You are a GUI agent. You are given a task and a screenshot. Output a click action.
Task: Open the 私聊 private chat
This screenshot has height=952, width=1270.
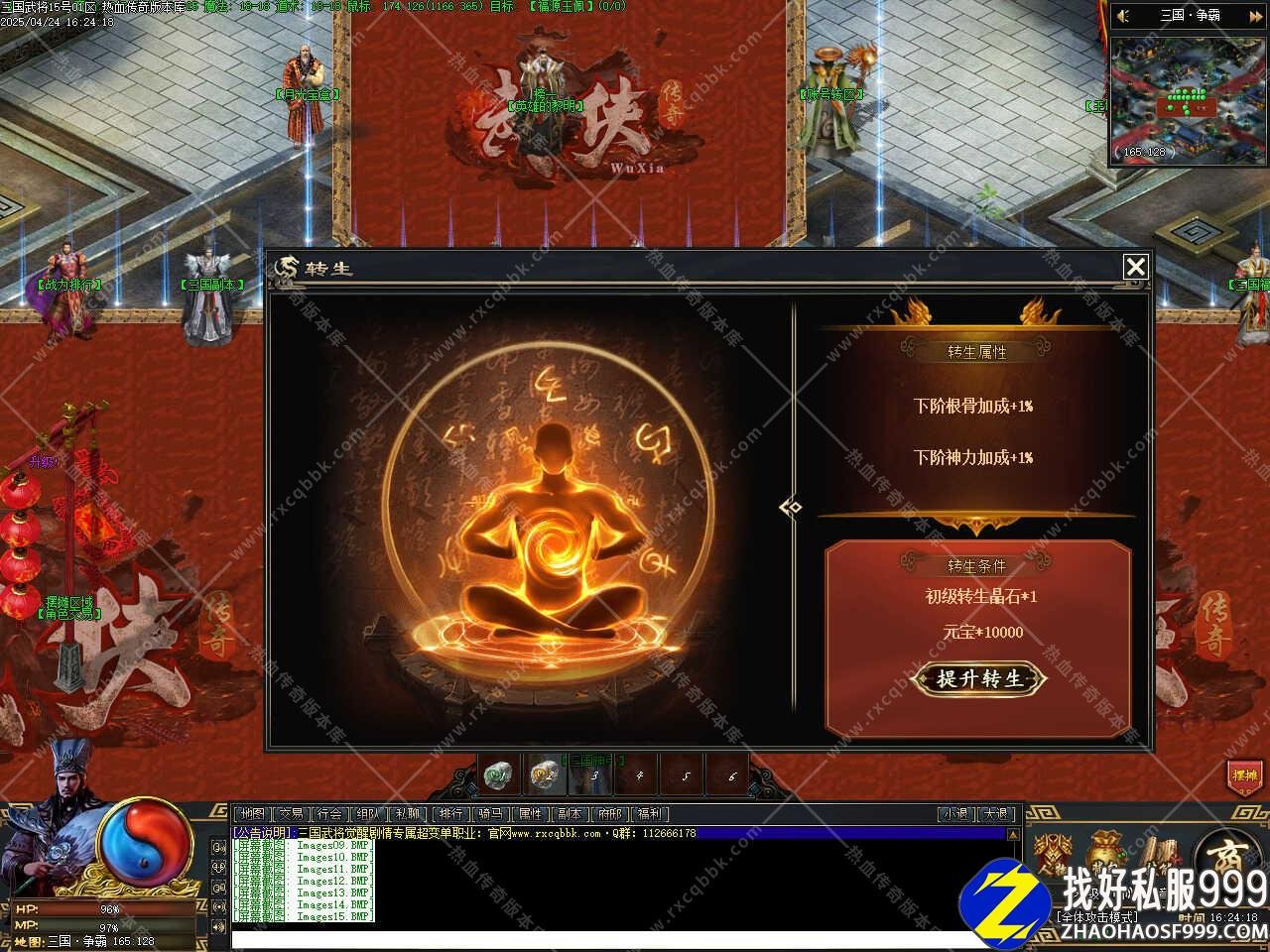(x=407, y=813)
